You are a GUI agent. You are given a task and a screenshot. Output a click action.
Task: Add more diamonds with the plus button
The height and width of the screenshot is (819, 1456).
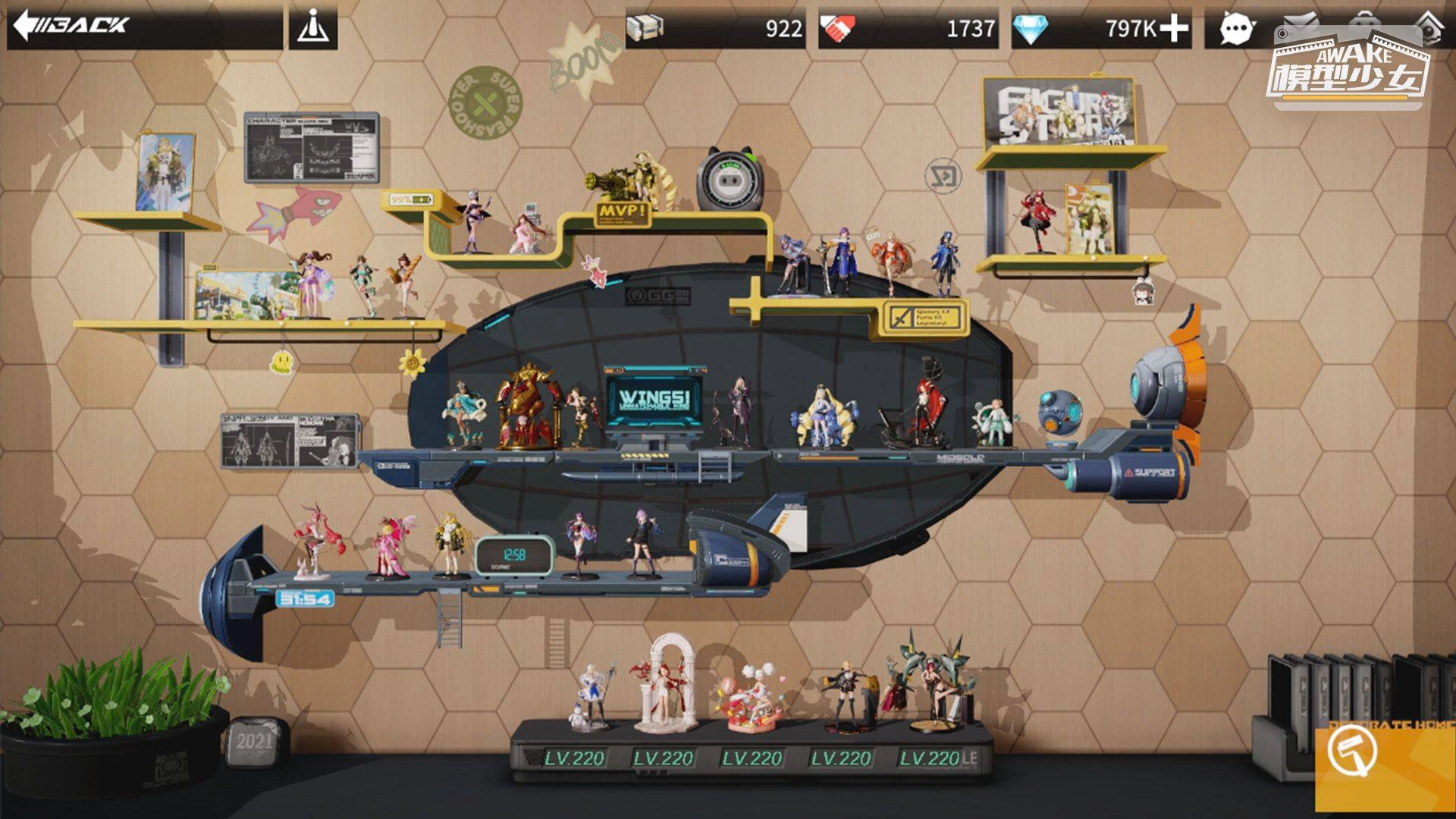click(x=1173, y=29)
